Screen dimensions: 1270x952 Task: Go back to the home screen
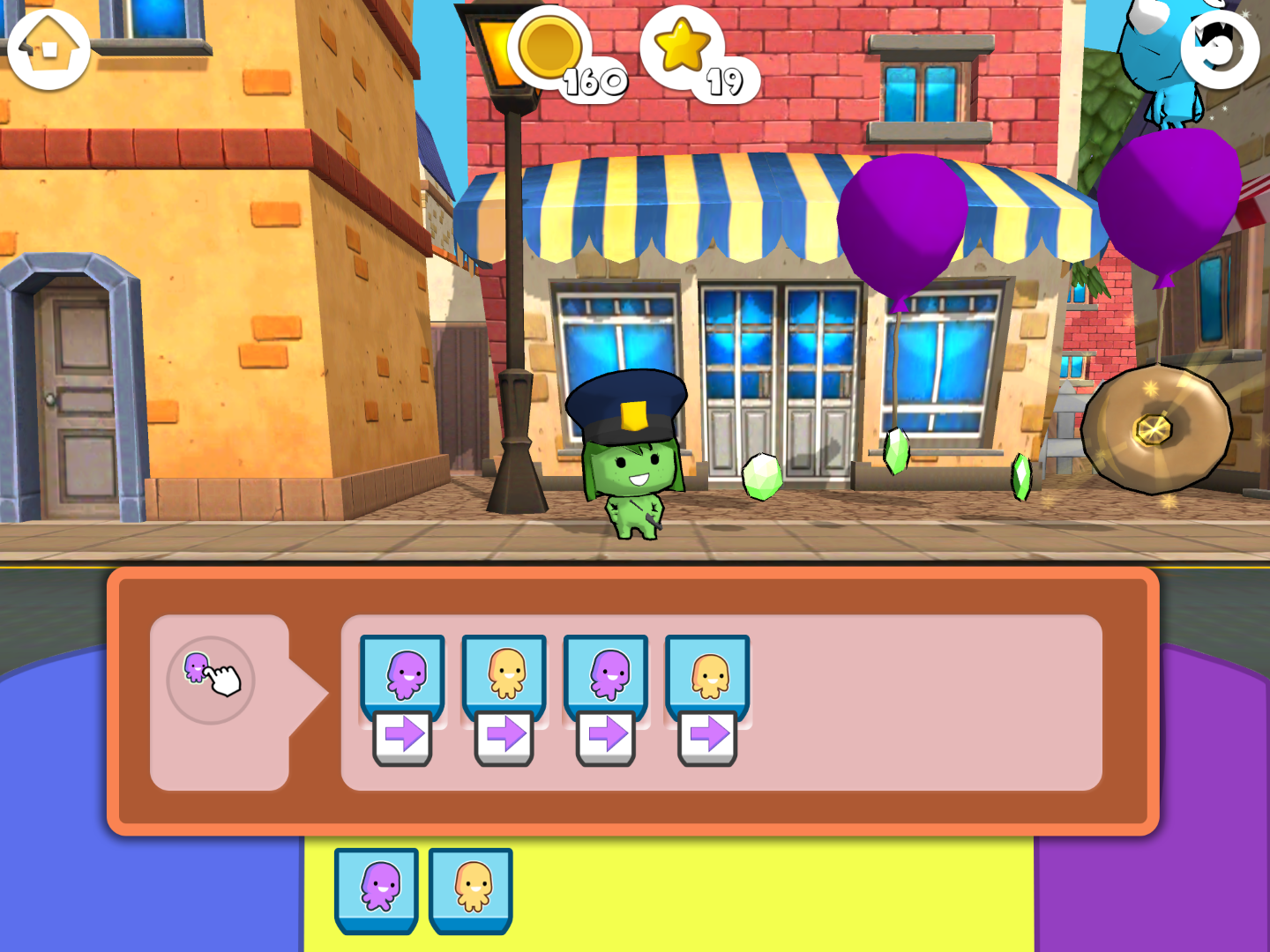pyautogui.click(x=49, y=50)
